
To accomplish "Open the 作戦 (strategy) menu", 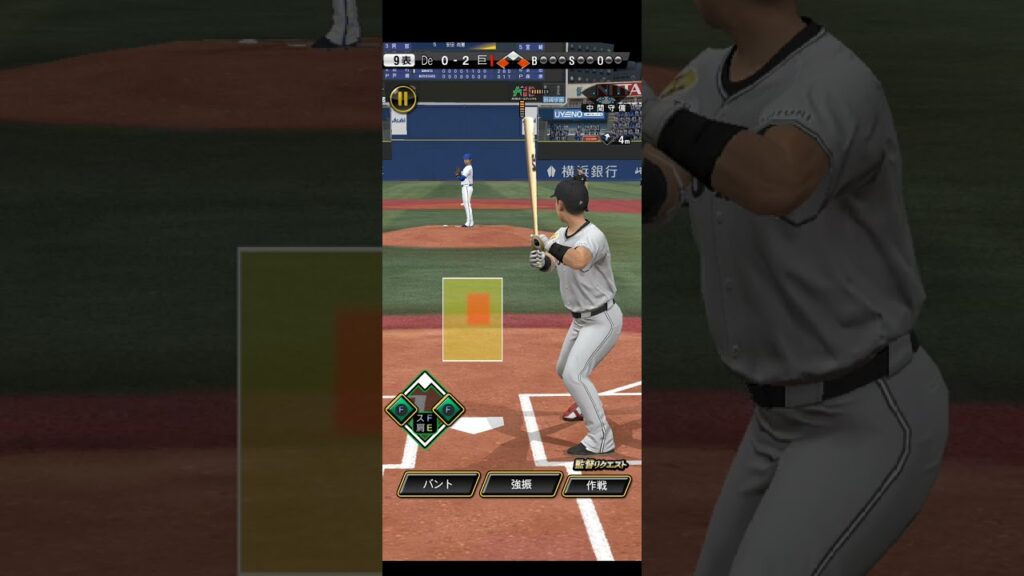I will click(x=596, y=486).
